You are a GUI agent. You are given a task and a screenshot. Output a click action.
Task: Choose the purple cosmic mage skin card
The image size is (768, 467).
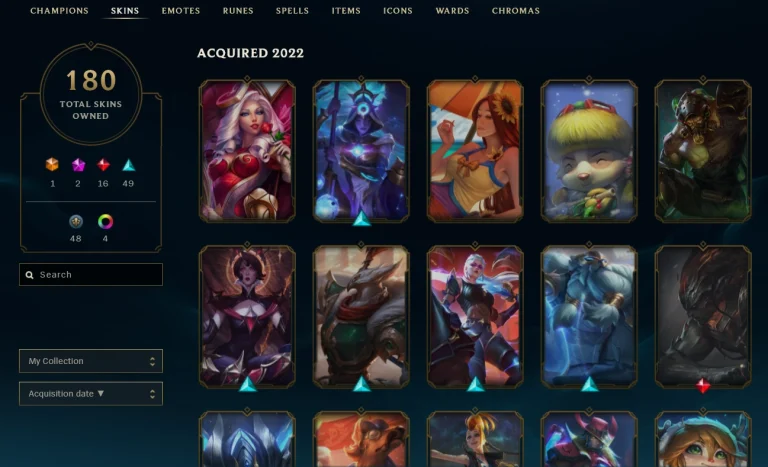pos(361,151)
